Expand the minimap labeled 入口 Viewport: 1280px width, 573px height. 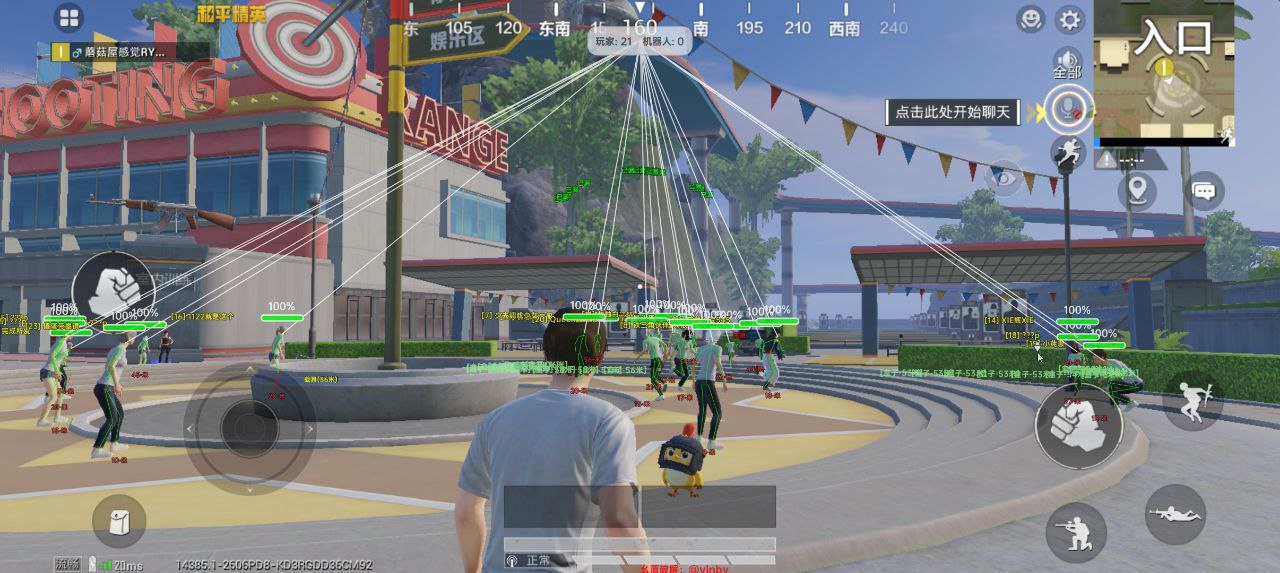click(x=1163, y=73)
